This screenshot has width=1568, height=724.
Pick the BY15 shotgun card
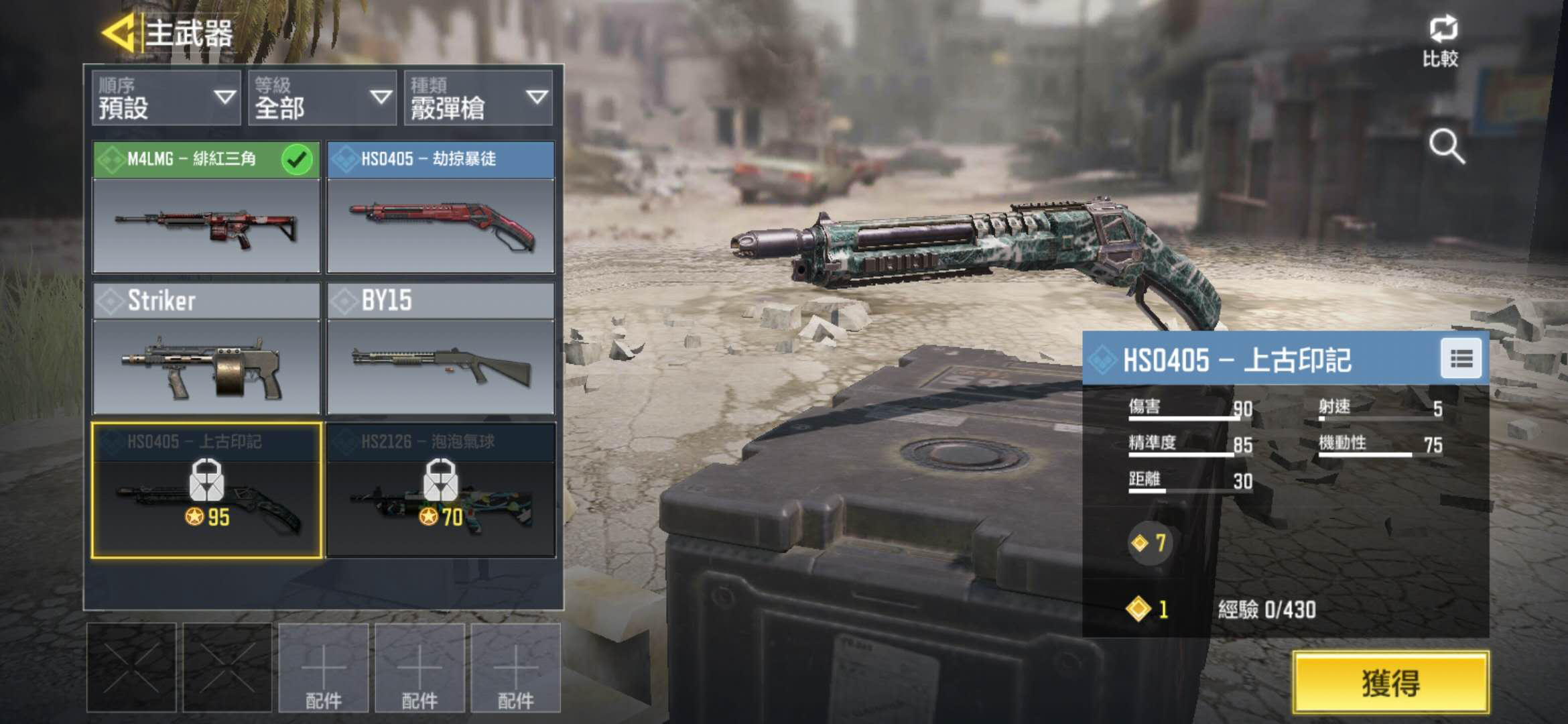point(440,349)
